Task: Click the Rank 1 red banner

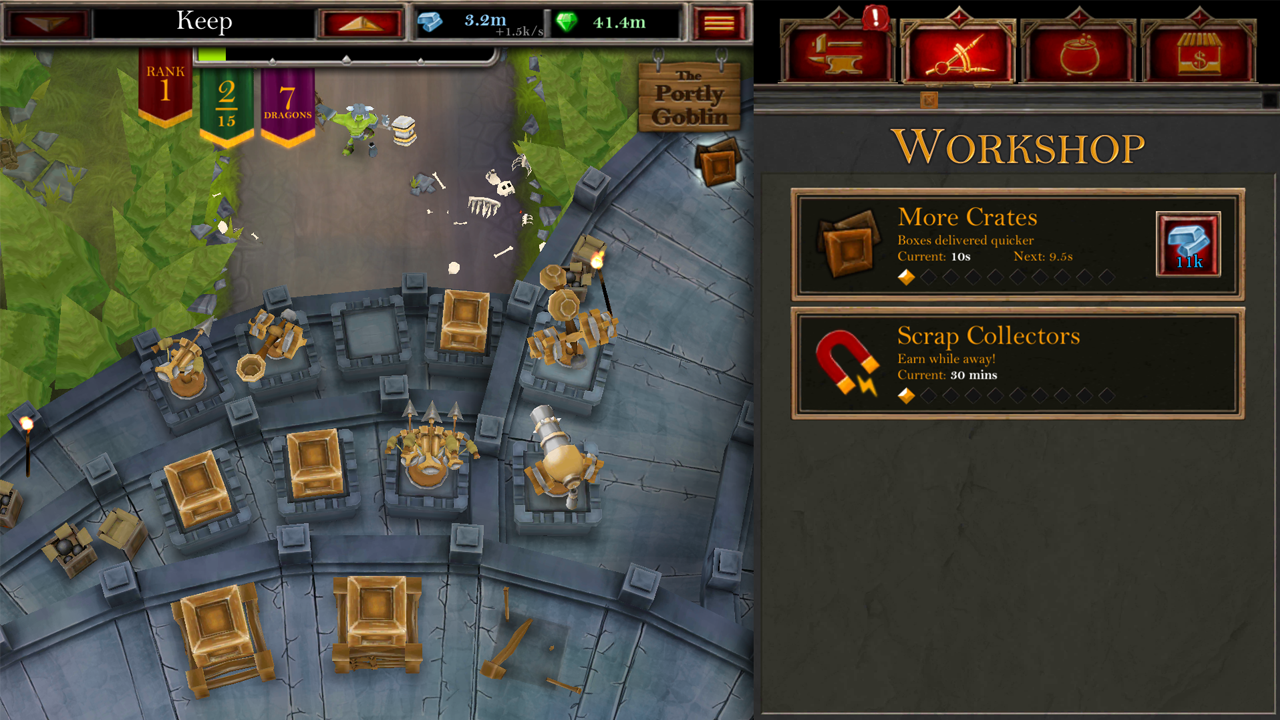Action: [163, 85]
